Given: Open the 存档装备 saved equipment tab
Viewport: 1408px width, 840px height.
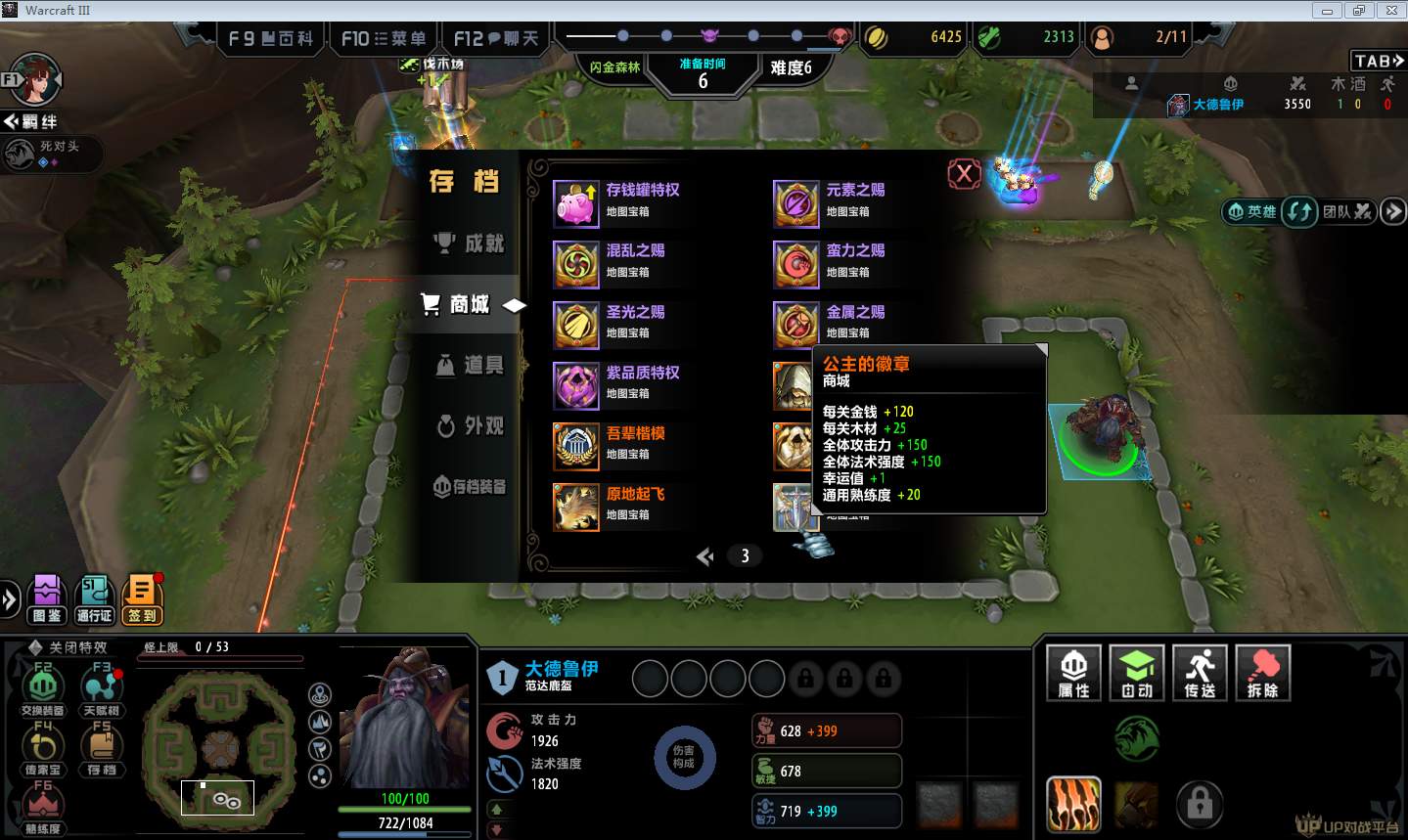Looking at the screenshot, I should [471, 486].
